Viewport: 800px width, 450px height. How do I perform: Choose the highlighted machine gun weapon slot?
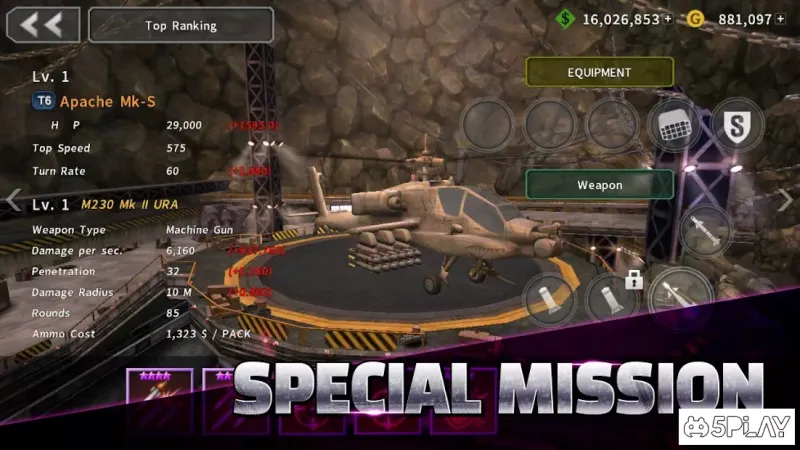[x=681, y=296]
